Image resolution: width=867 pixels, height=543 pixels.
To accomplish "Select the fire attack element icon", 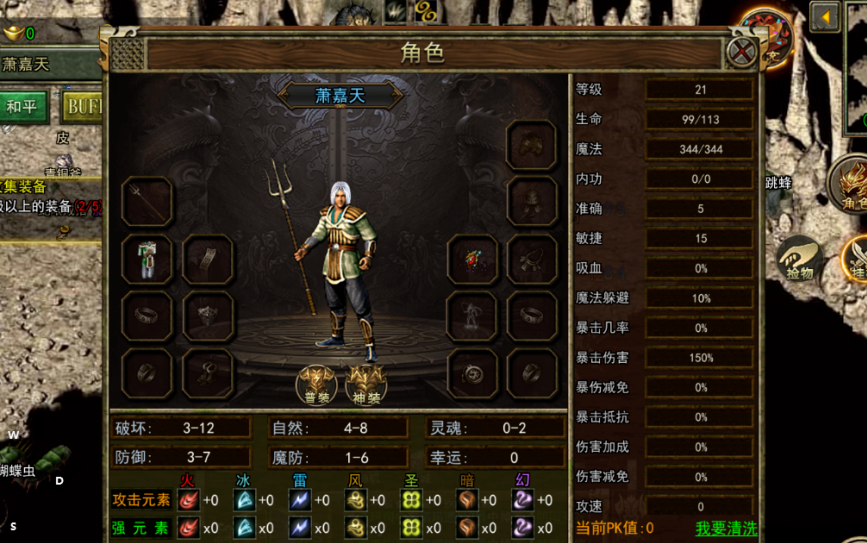I will click(188, 499).
